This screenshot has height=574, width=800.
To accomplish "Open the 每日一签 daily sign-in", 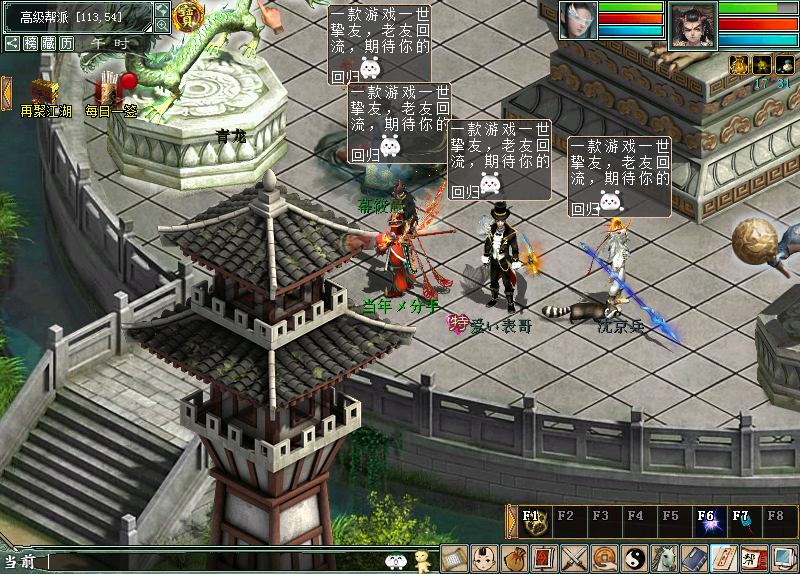I will tap(110, 91).
